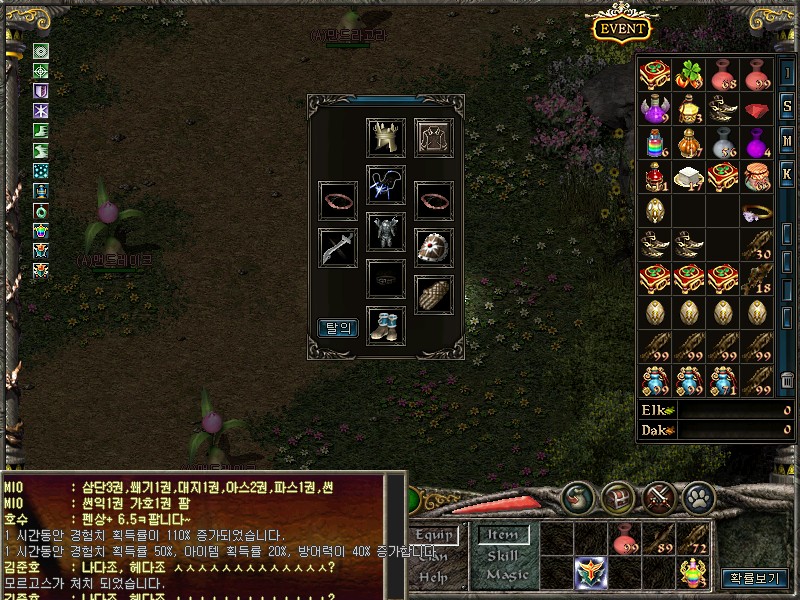Open the Skill menu option
Viewport: 800px width, 600px height.
click(x=502, y=555)
